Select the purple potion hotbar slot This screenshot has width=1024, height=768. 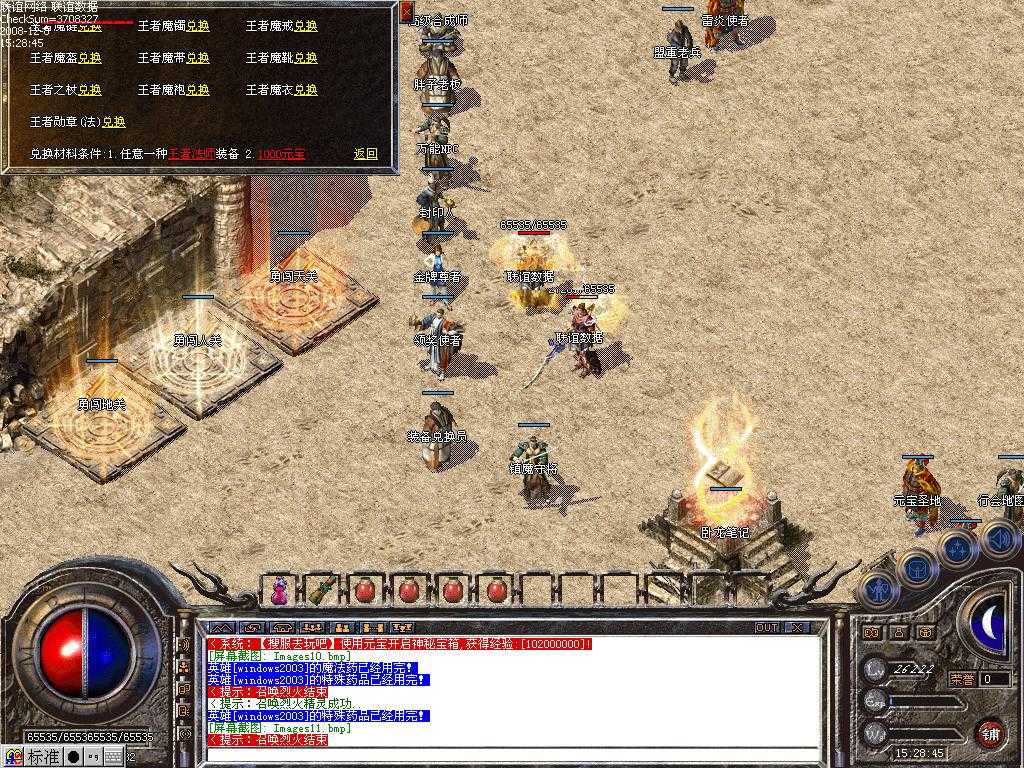click(278, 591)
